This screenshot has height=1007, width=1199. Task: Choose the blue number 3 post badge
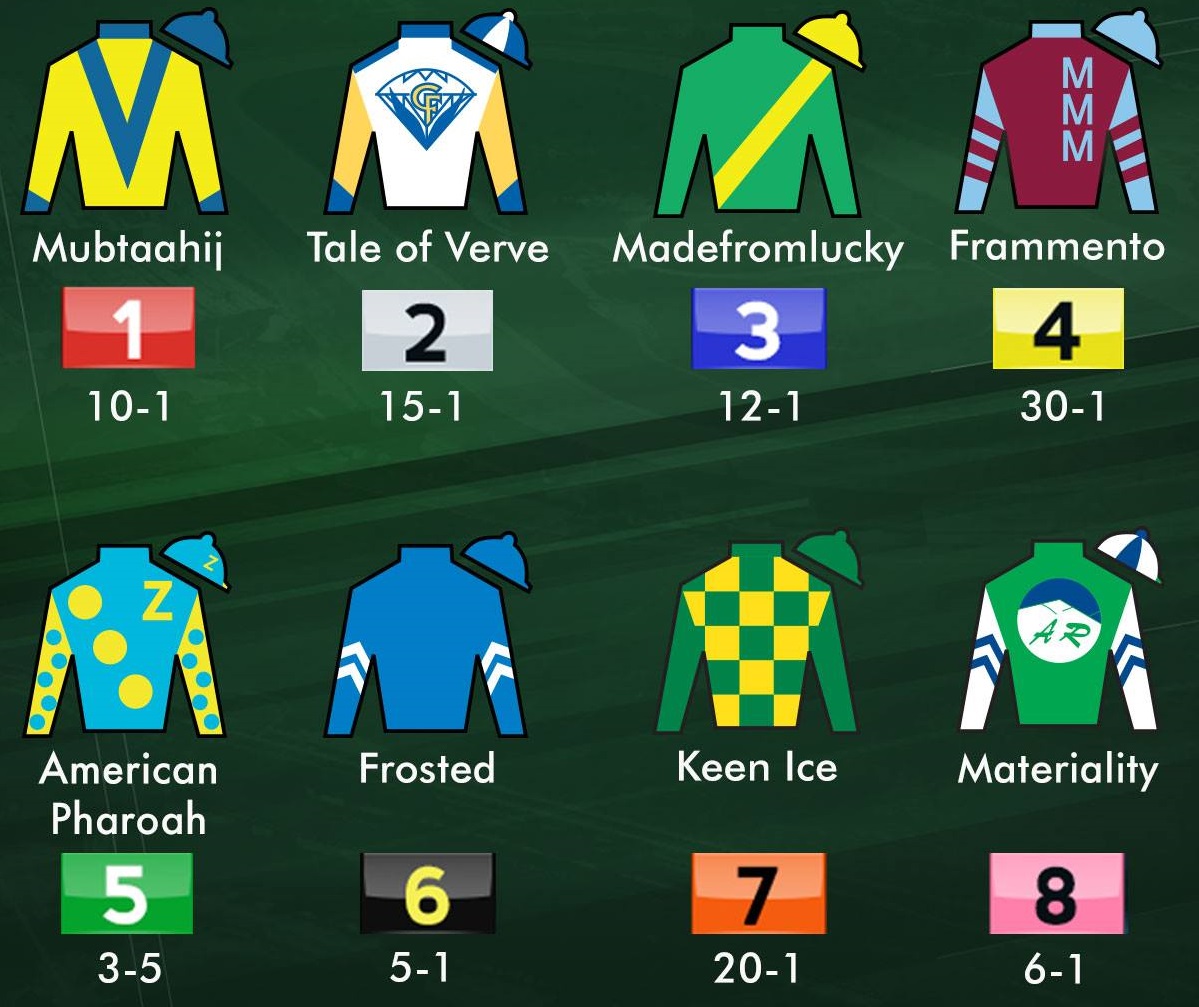pos(759,328)
